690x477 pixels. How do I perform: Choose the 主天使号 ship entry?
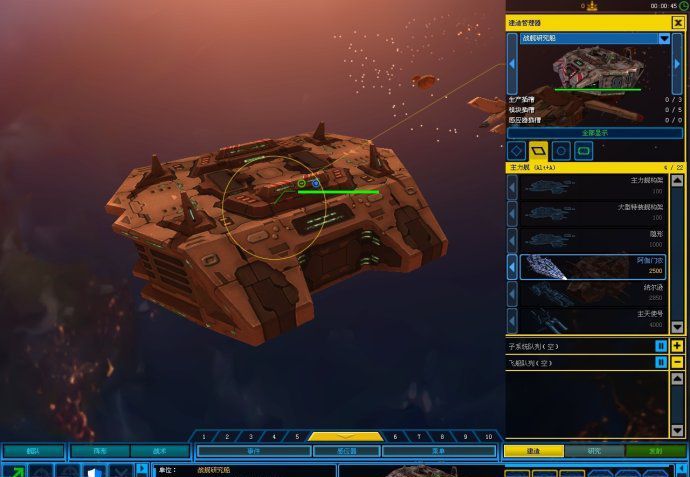click(595, 320)
